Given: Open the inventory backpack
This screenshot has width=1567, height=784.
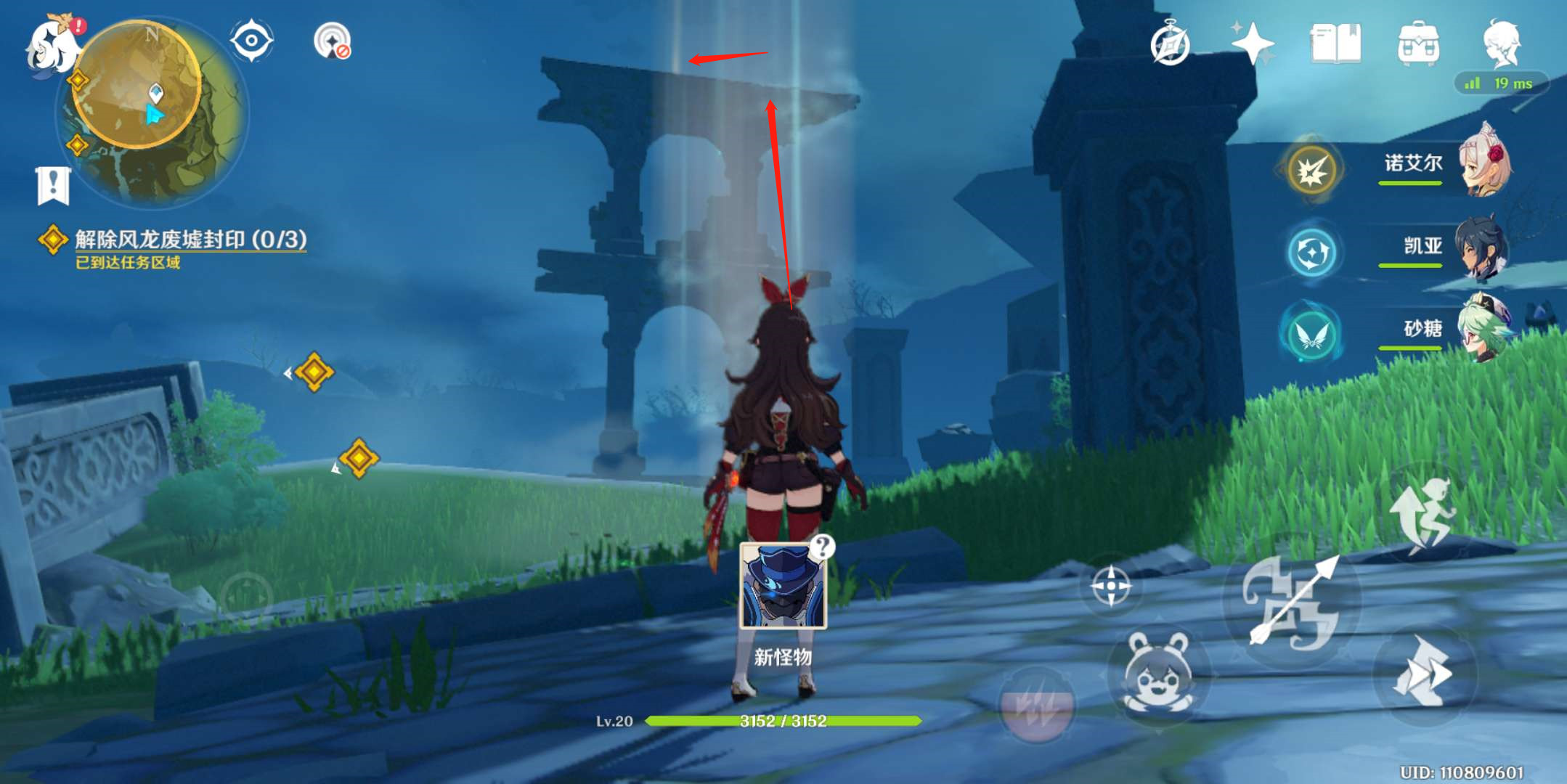Looking at the screenshot, I should click(1418, 44).
